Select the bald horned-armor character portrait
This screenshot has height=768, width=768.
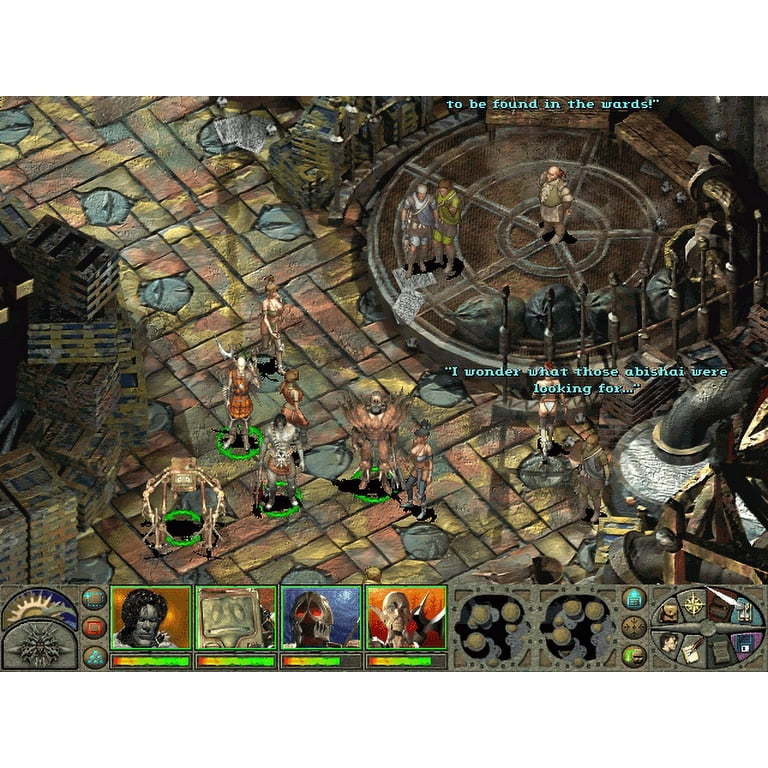click(405, 618)
